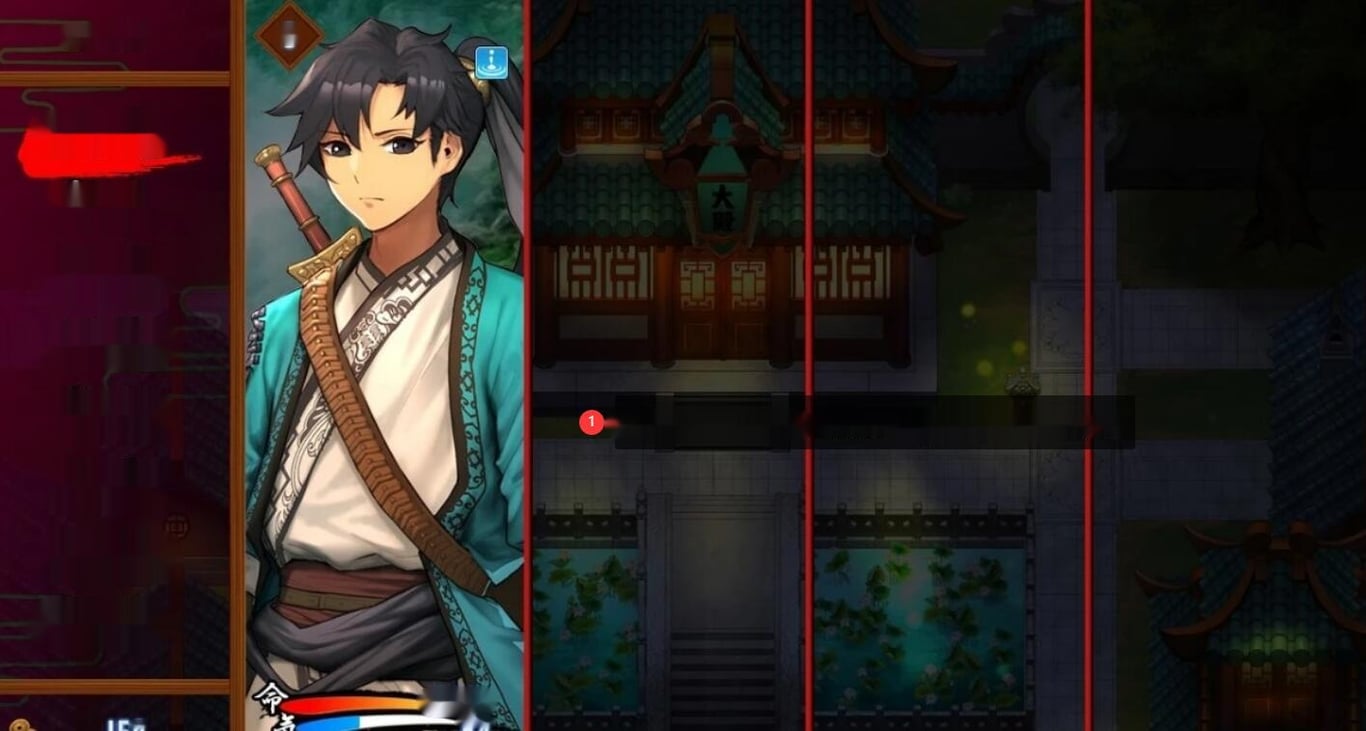Open character info via the blue ripple icon
The height and width of the screenshot is (731, 1366).
[489, 63]
